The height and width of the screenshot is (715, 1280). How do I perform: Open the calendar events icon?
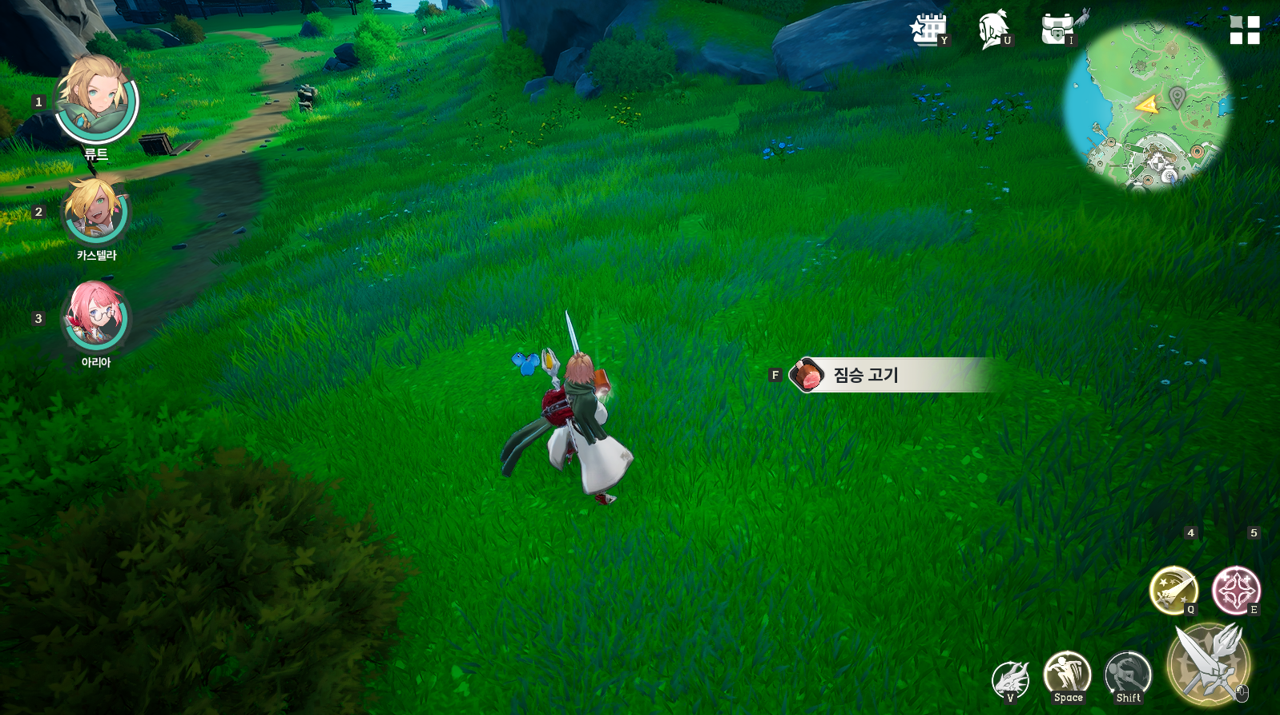[x=929, y=29]
